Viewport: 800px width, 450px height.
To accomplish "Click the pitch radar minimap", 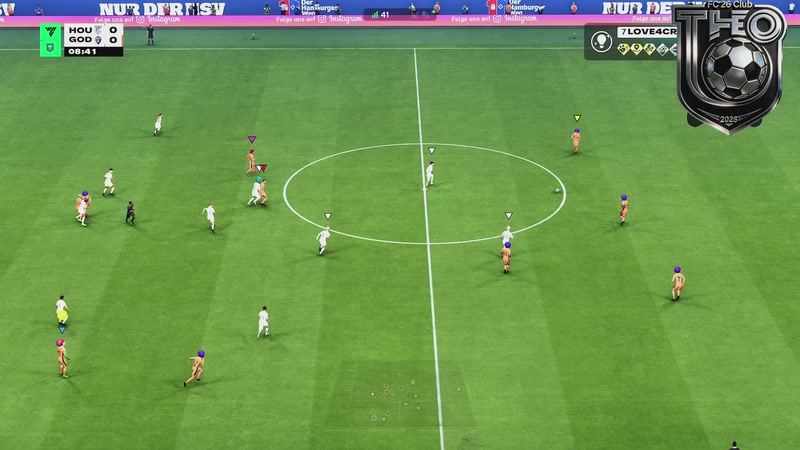I will 392,397.
